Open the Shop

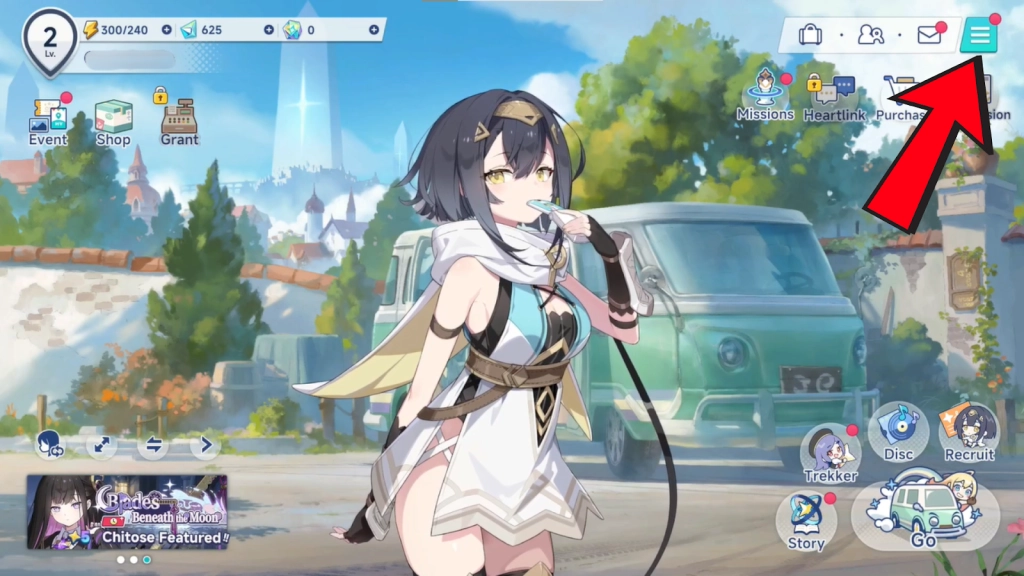(113, 120)
